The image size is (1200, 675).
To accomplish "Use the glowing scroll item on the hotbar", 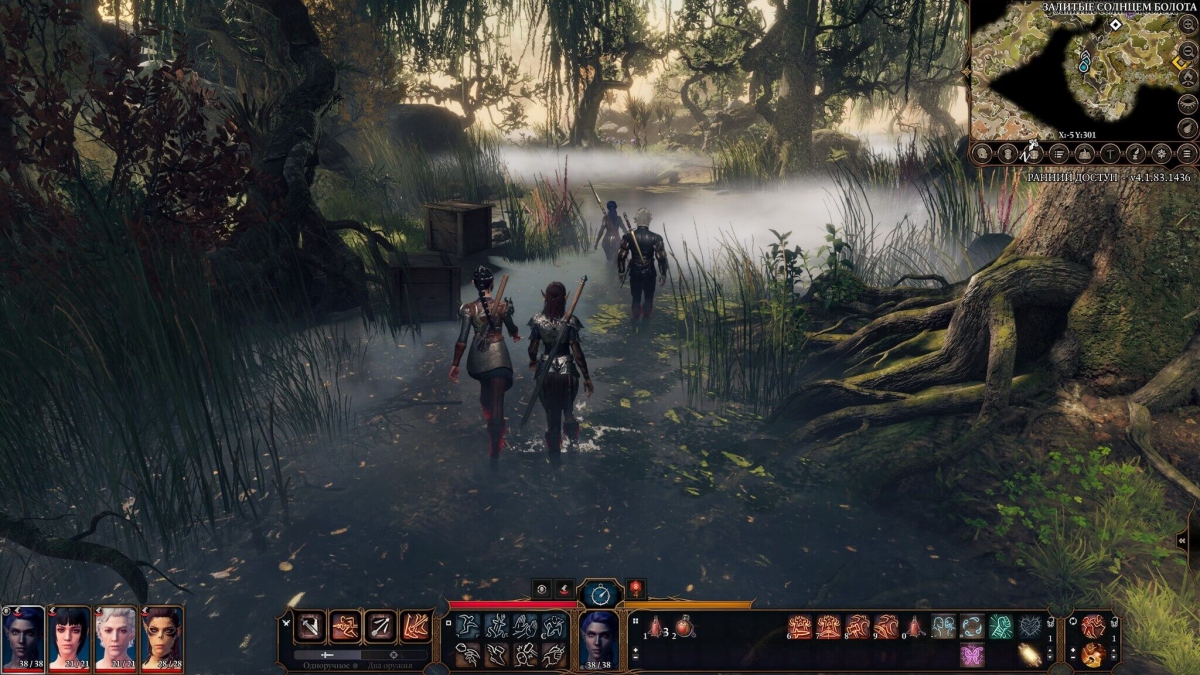I will click(1029, 654).
